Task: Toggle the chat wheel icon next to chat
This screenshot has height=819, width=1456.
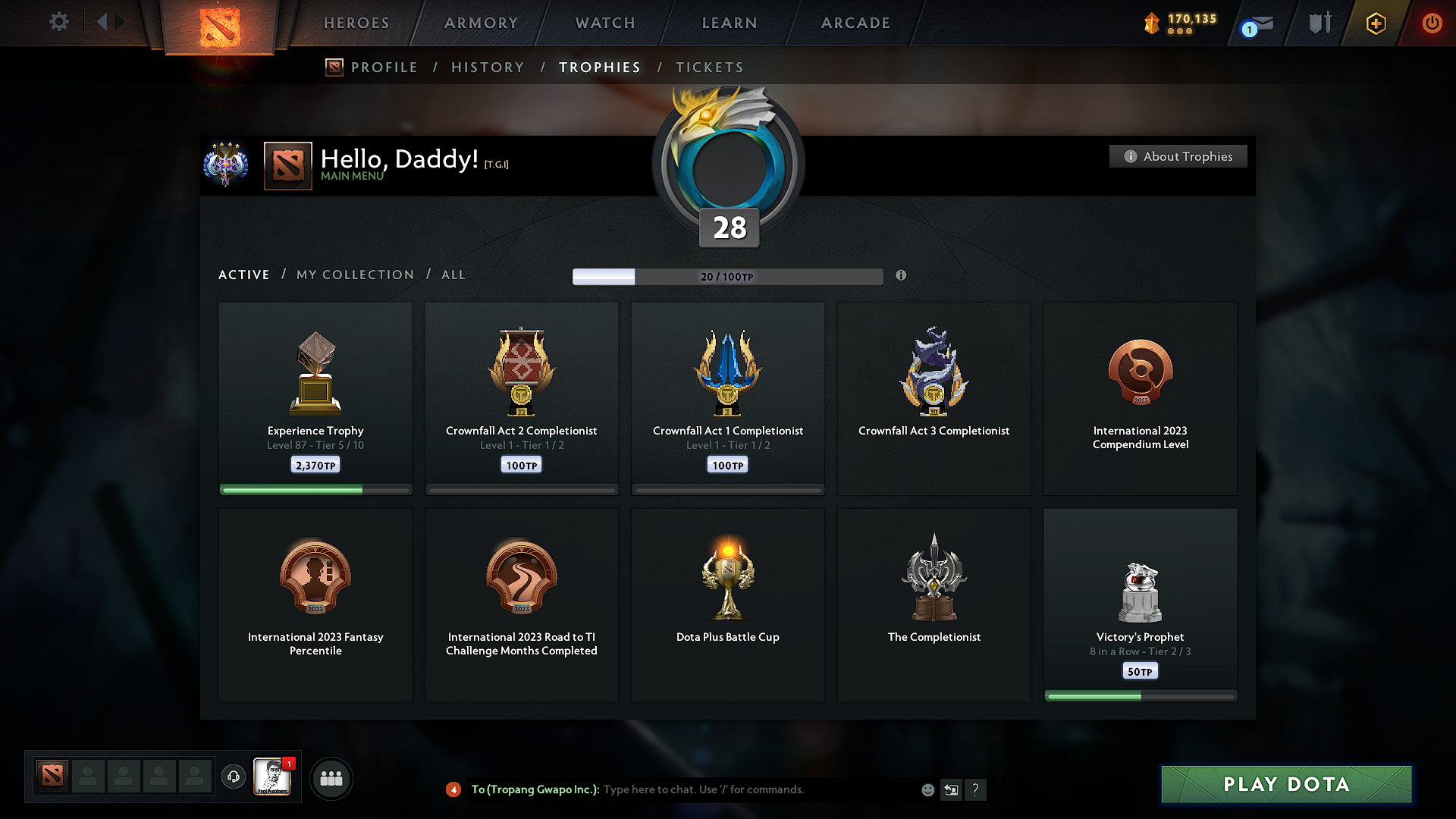Action: coord(952,789)
